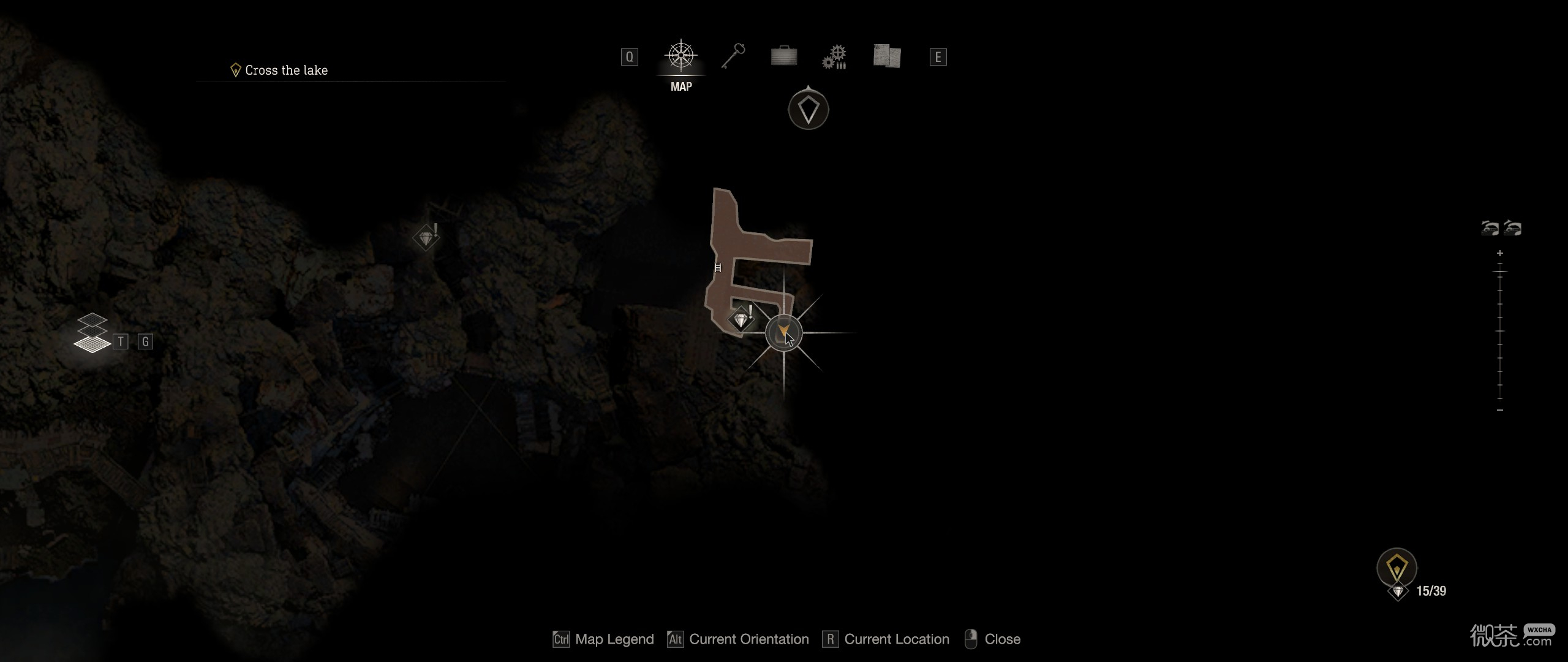1568x662 pixels.
Task: Zoom in with the plus sign
Action: pos(1499,253)
